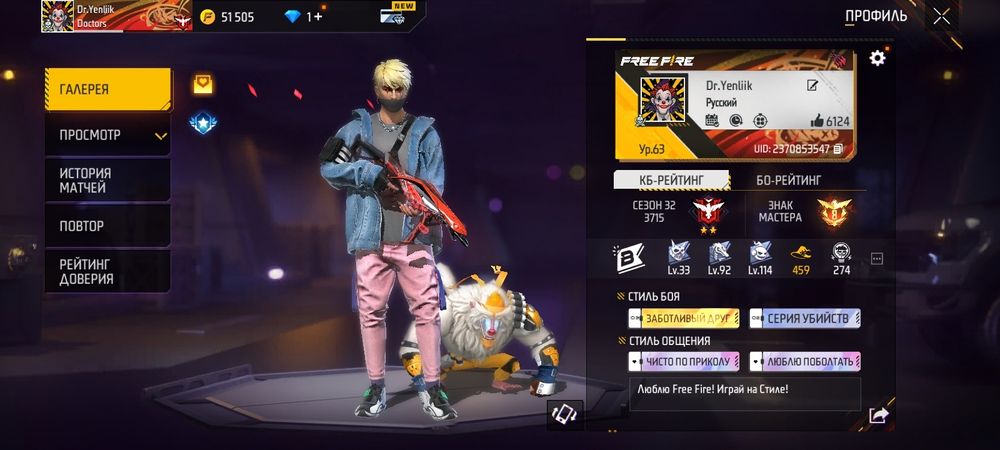
Task: Tap the phone rotate icon below the character
Action: [564, 415]
